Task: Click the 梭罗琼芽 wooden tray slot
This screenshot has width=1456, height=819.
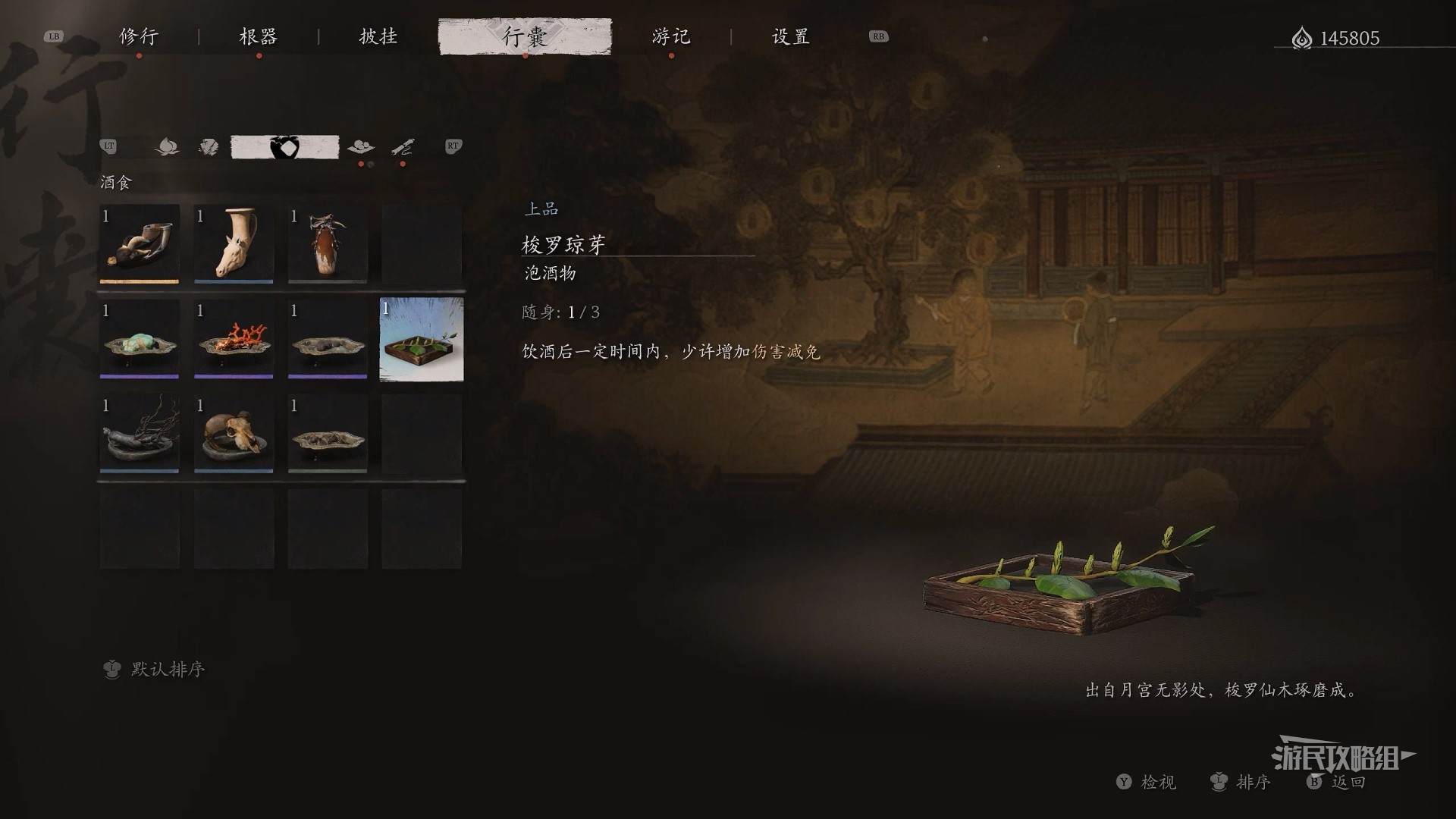Action: click(422, 339)
